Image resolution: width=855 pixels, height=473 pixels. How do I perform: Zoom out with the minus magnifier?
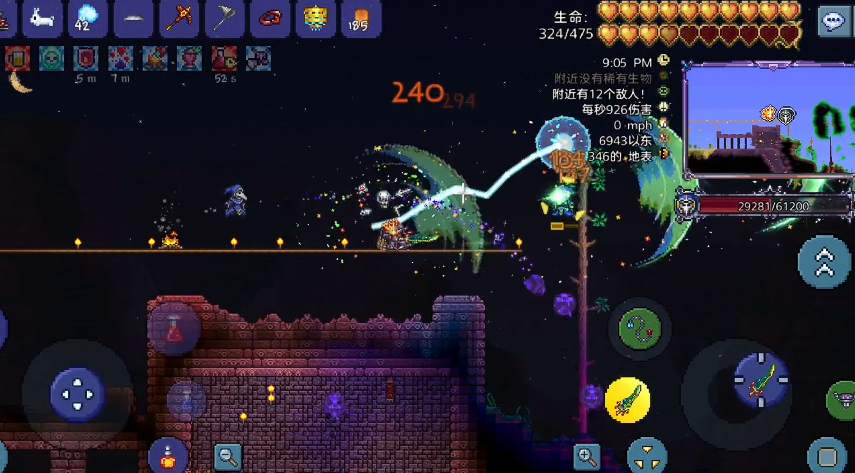pos(228,458)
